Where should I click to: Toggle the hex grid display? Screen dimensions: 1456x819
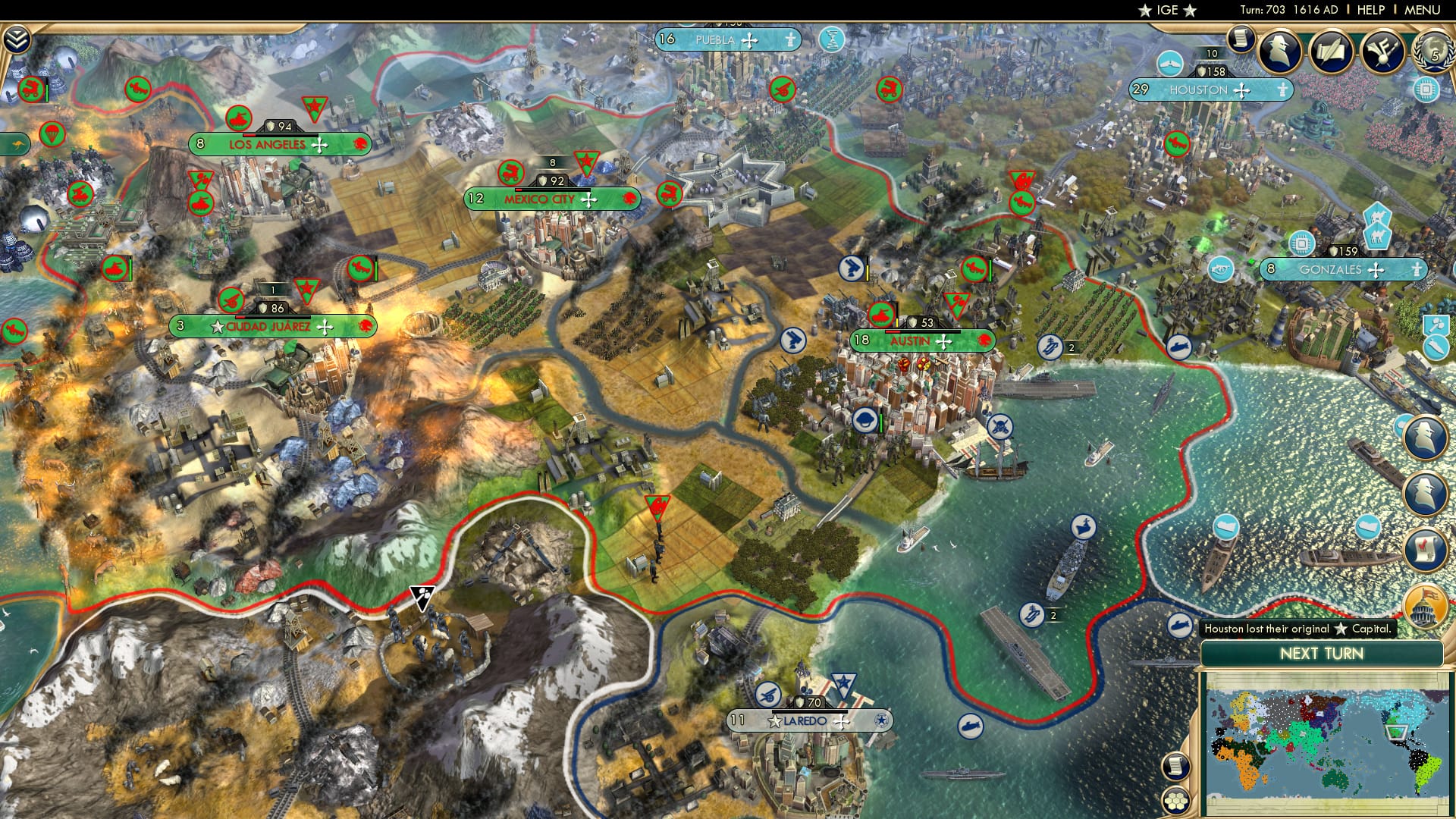1174,800
